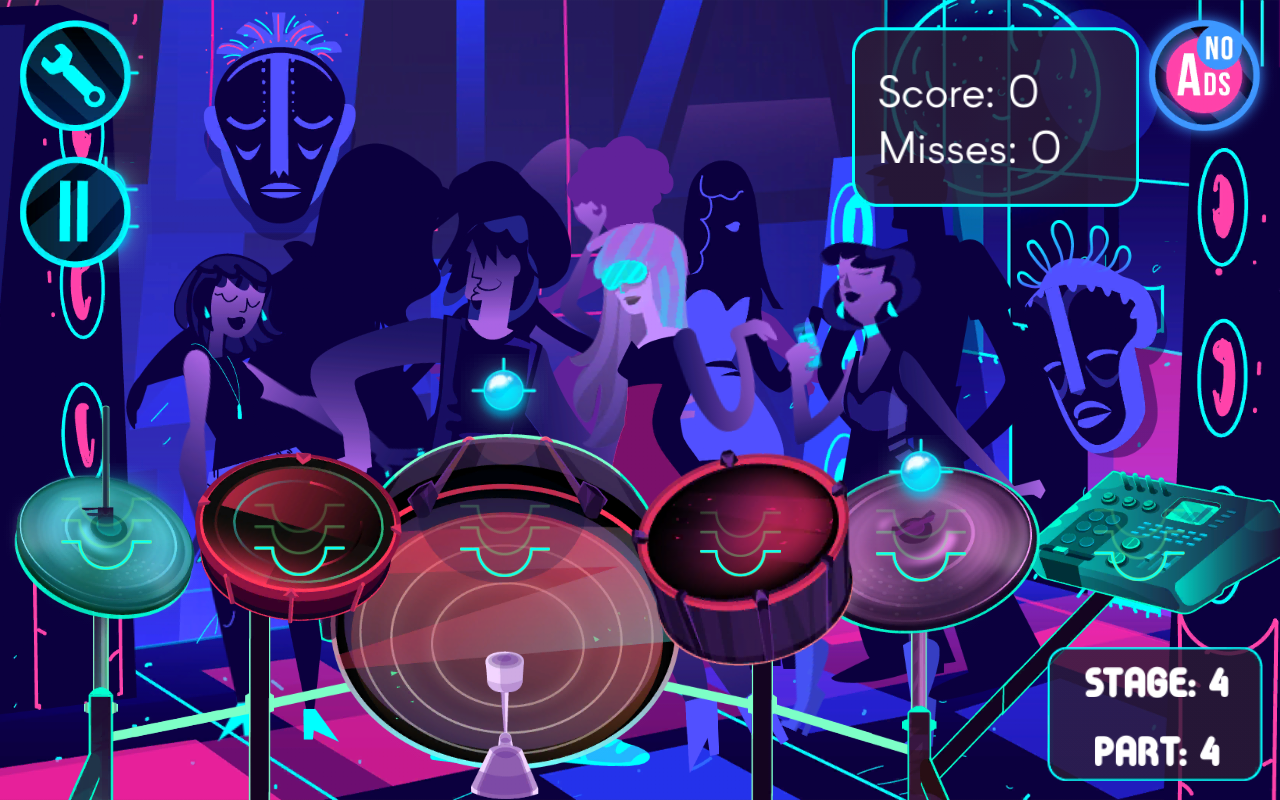
Task: Pause the game
Action: (75, 212)
